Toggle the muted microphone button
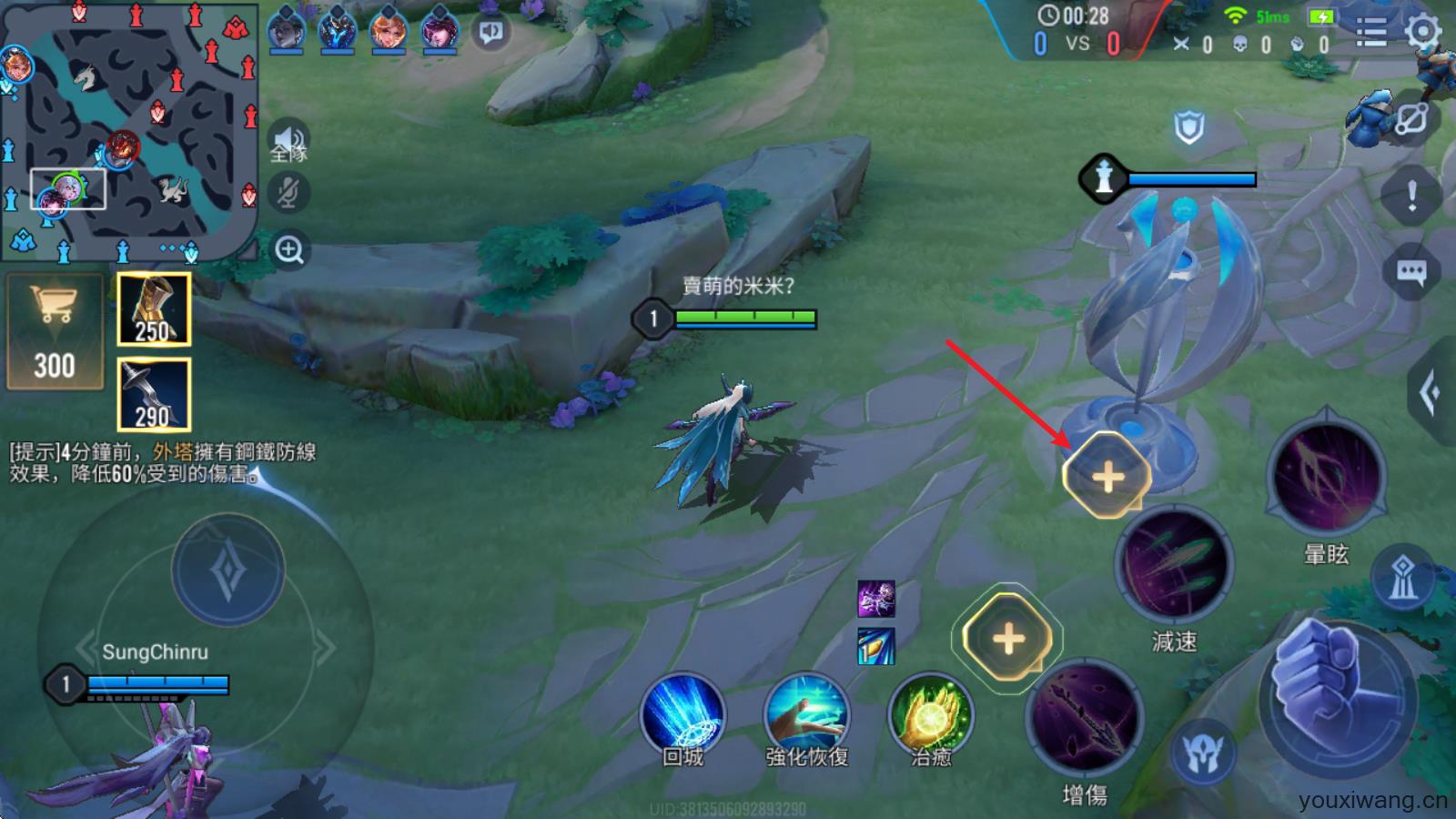 [289, 193]
